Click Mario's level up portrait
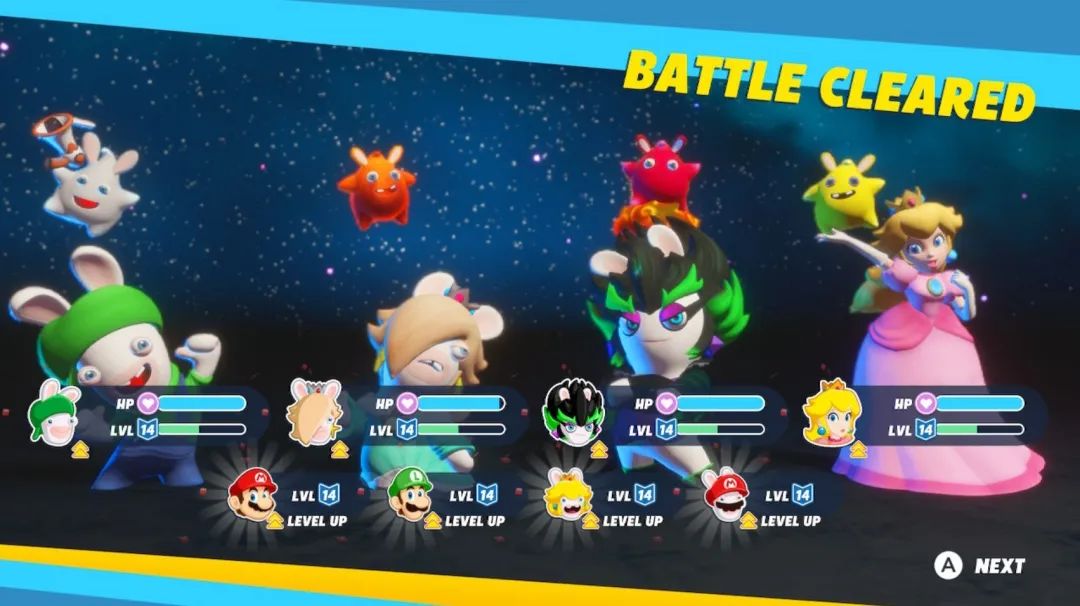Viewport: 1080px width, 606px height. tap(251, 494)
